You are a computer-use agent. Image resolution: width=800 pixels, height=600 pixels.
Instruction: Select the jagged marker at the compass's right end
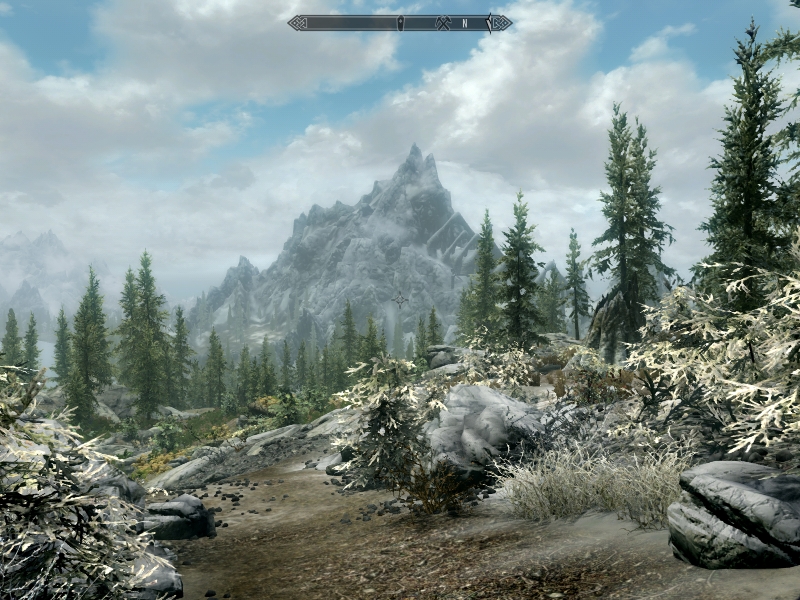pos(490,22)
